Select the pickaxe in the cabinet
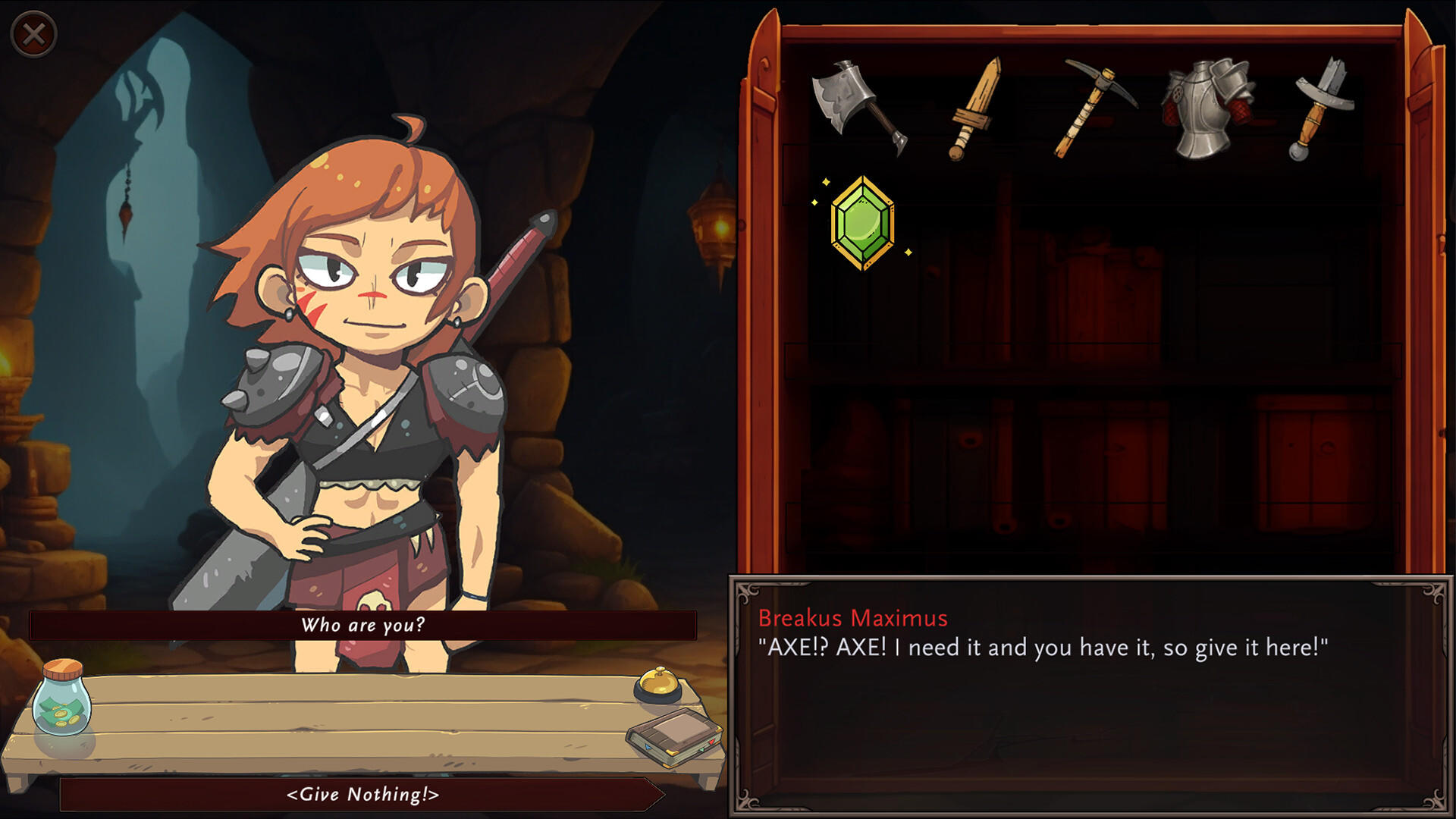This screenshot has width=1456, height=819. click(x=1094, y=108)
